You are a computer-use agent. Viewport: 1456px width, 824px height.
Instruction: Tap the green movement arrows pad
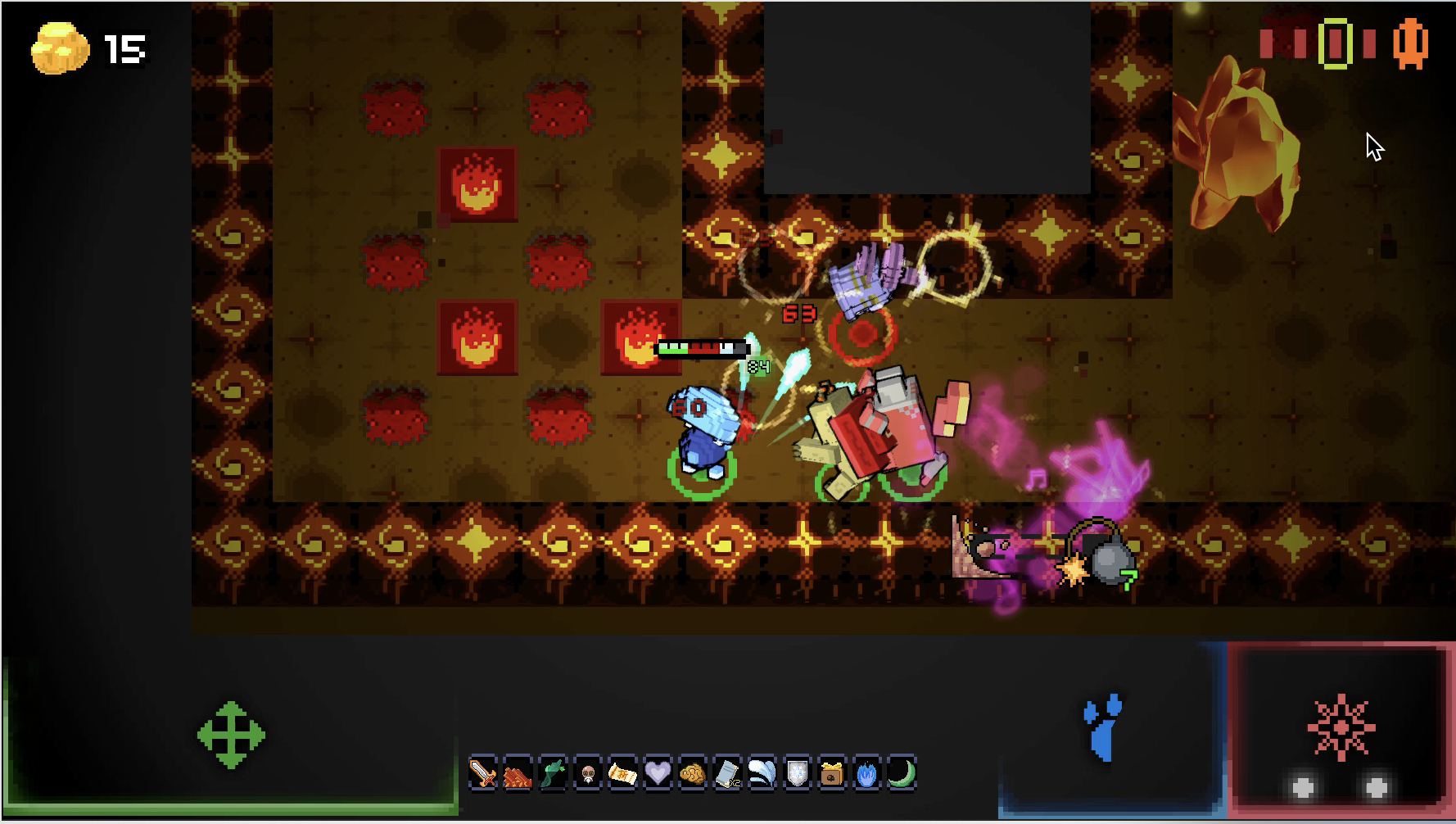(231, 735)
